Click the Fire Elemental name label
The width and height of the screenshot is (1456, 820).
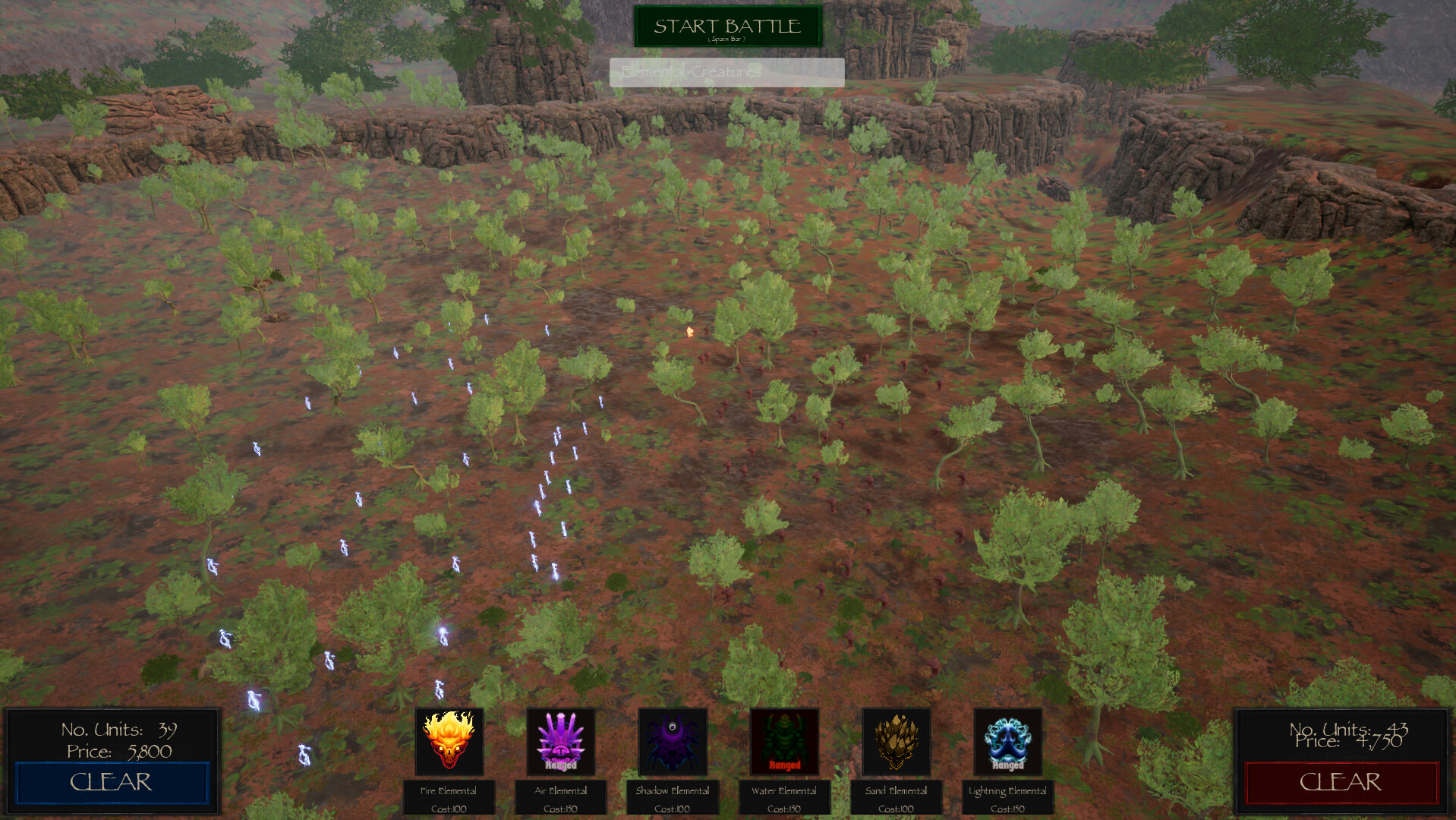point(449,790)
